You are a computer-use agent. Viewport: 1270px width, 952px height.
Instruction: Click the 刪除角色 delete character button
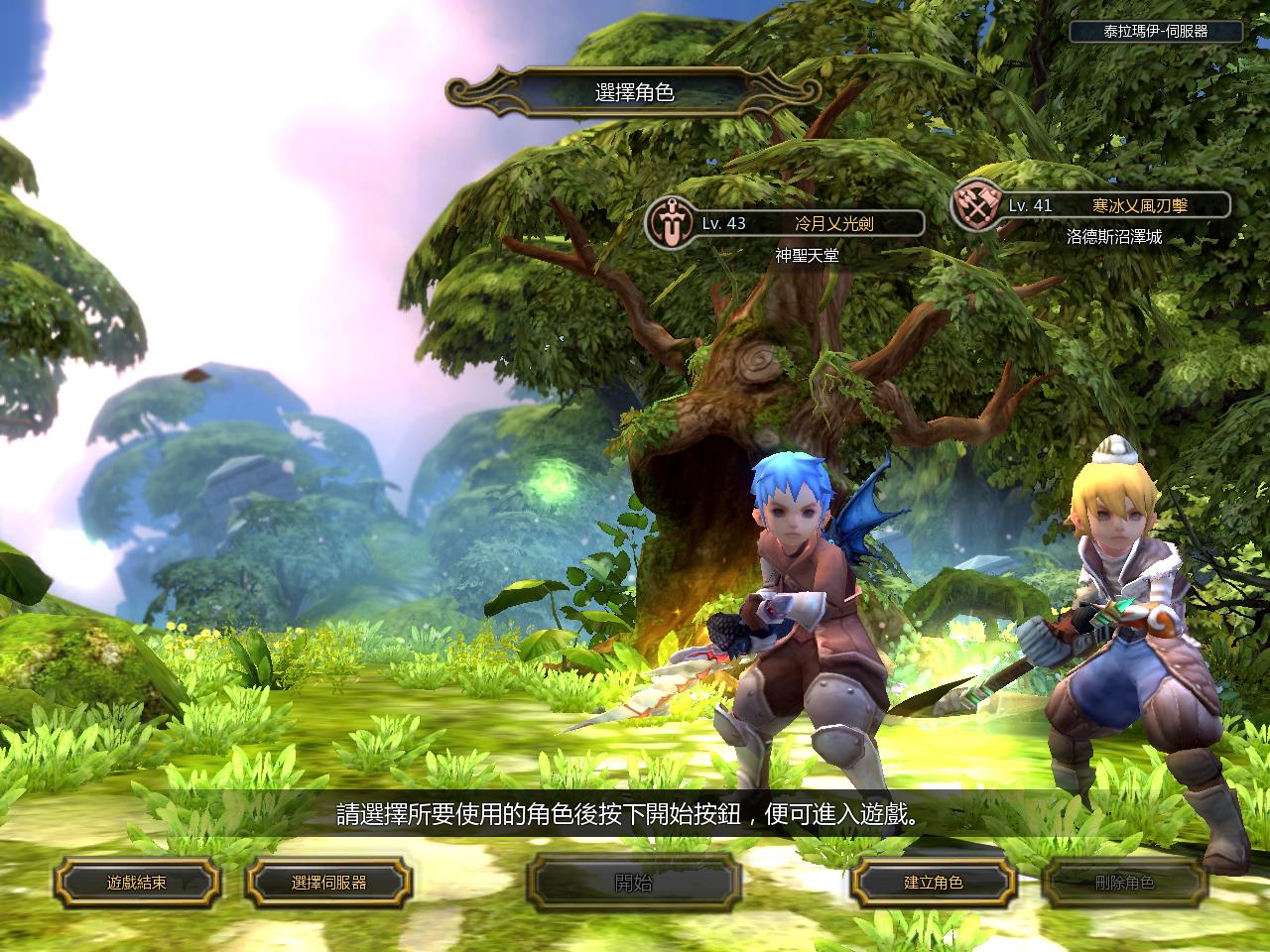[1124, 882]
